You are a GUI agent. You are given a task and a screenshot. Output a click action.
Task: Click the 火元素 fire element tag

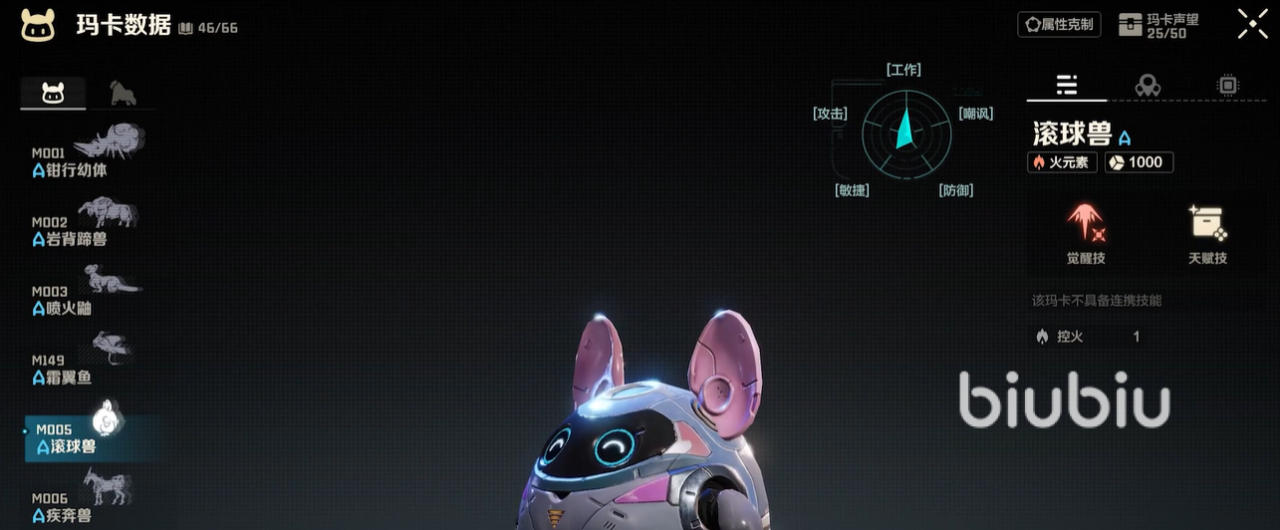(x=1062, y=162)
